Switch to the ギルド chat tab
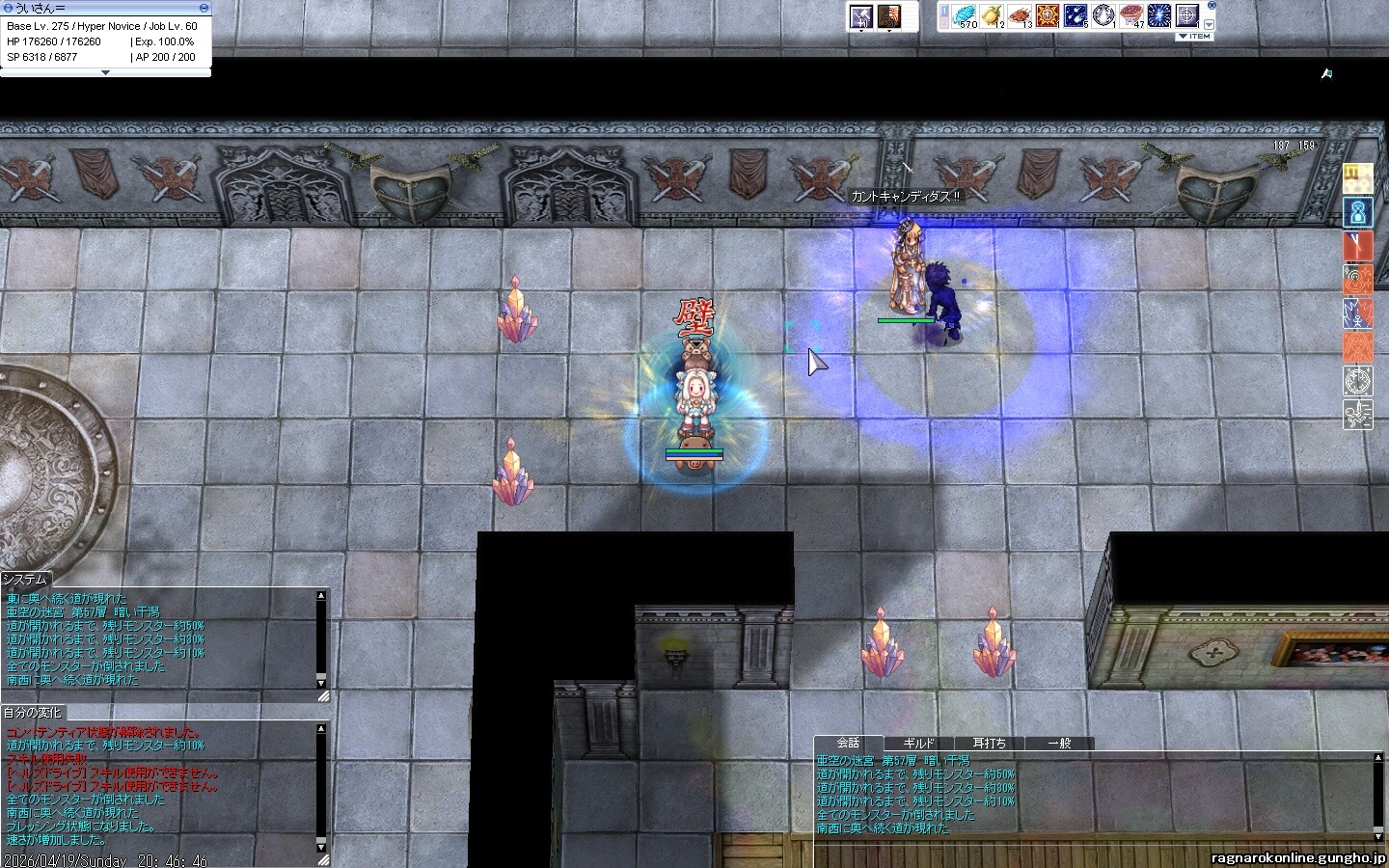Viewport: 1389px width, 868px height. 918,744
